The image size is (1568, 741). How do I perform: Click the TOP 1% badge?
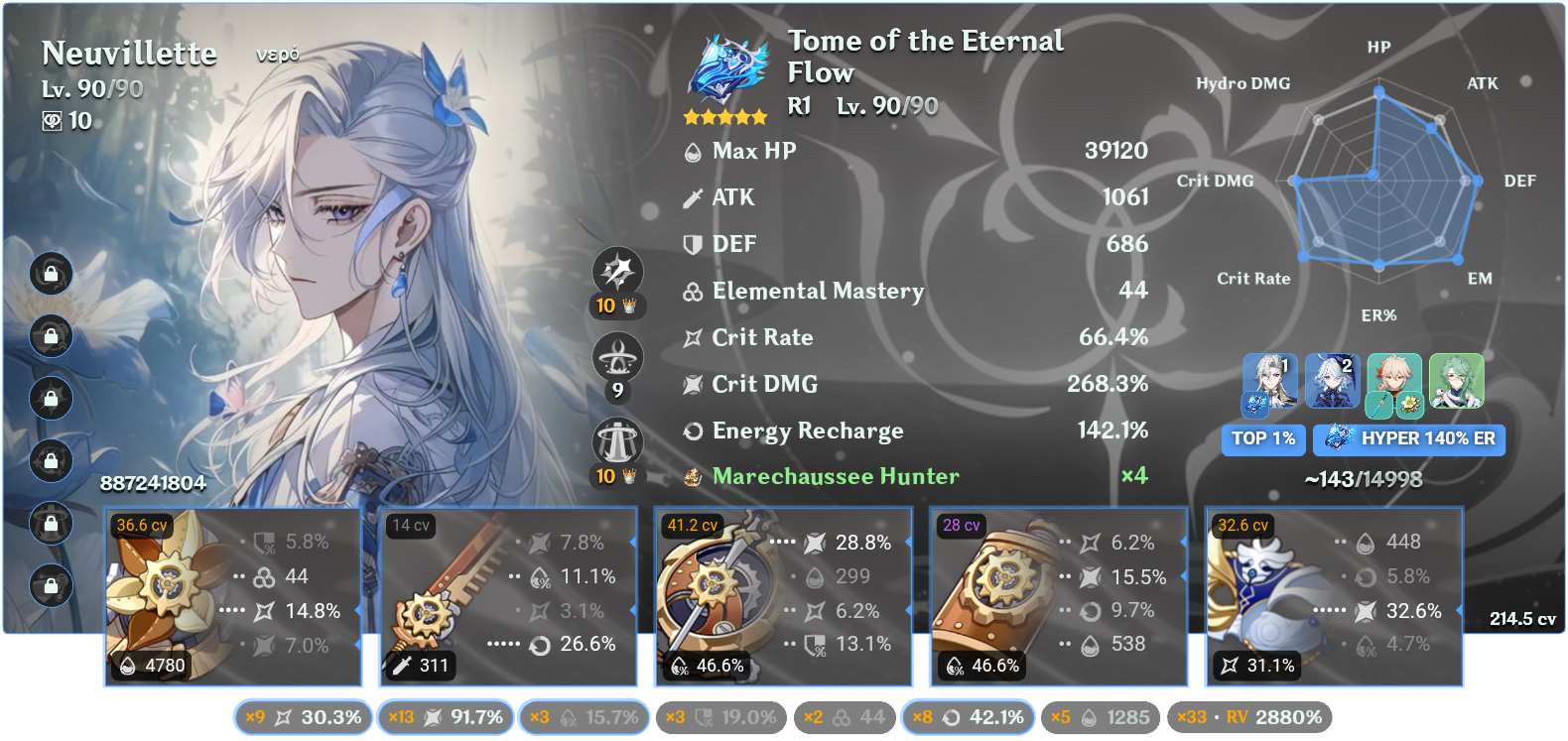click(1263, 439)
